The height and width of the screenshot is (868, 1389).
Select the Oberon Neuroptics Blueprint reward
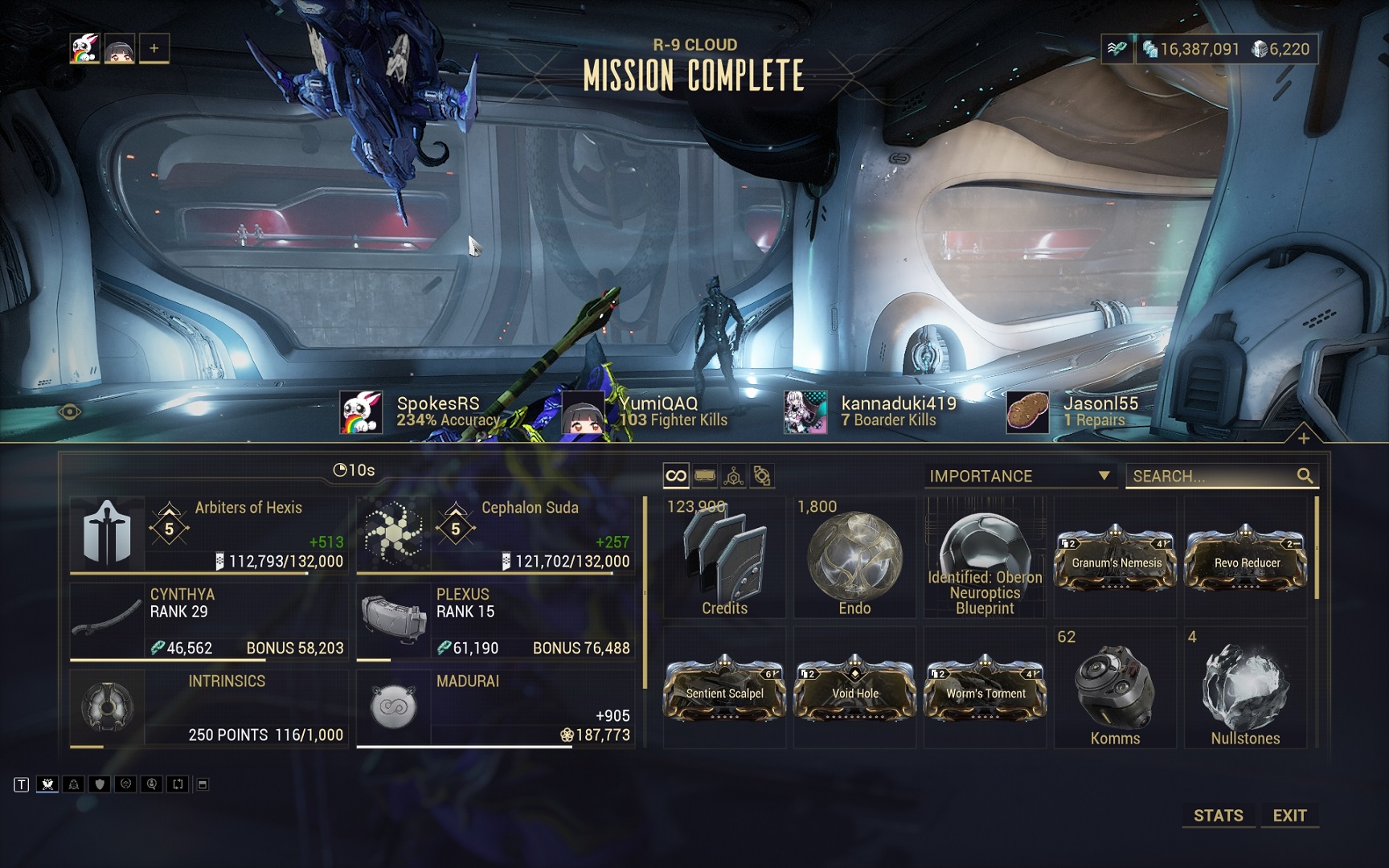tap(985, 557)
